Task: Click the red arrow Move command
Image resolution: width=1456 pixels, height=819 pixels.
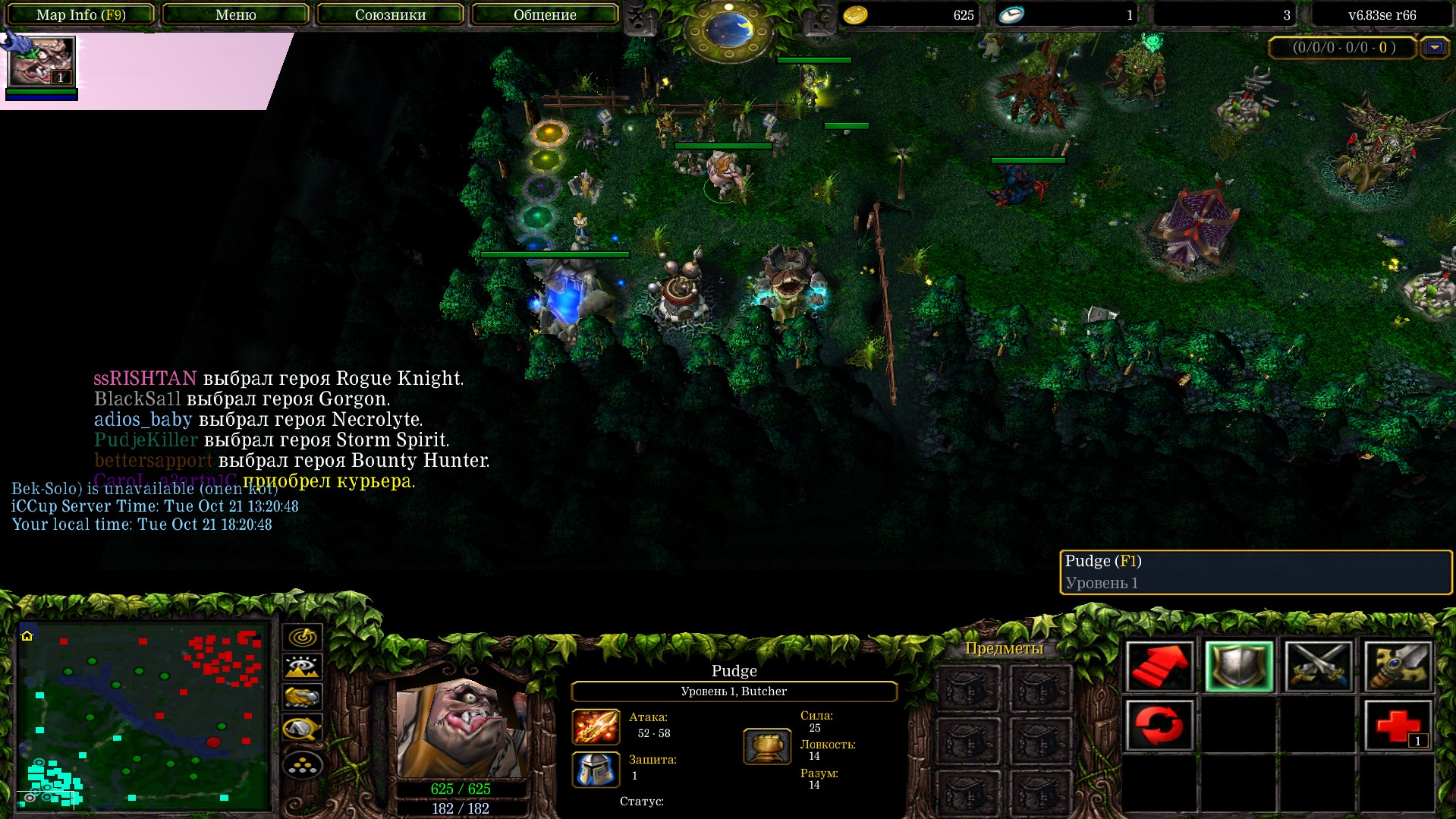Action: click(1159, 666)
